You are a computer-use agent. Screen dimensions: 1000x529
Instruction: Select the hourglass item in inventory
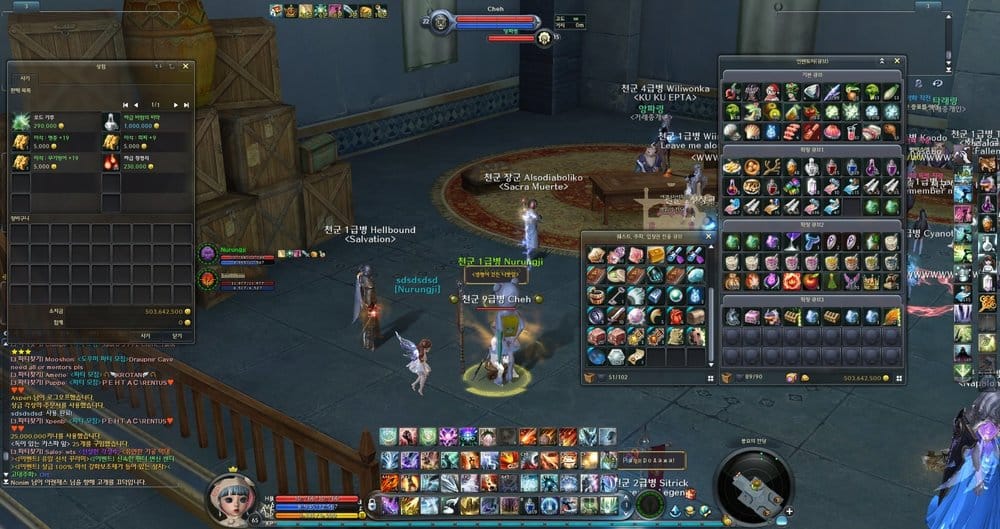pyautogui.click(x=790, y=242)
